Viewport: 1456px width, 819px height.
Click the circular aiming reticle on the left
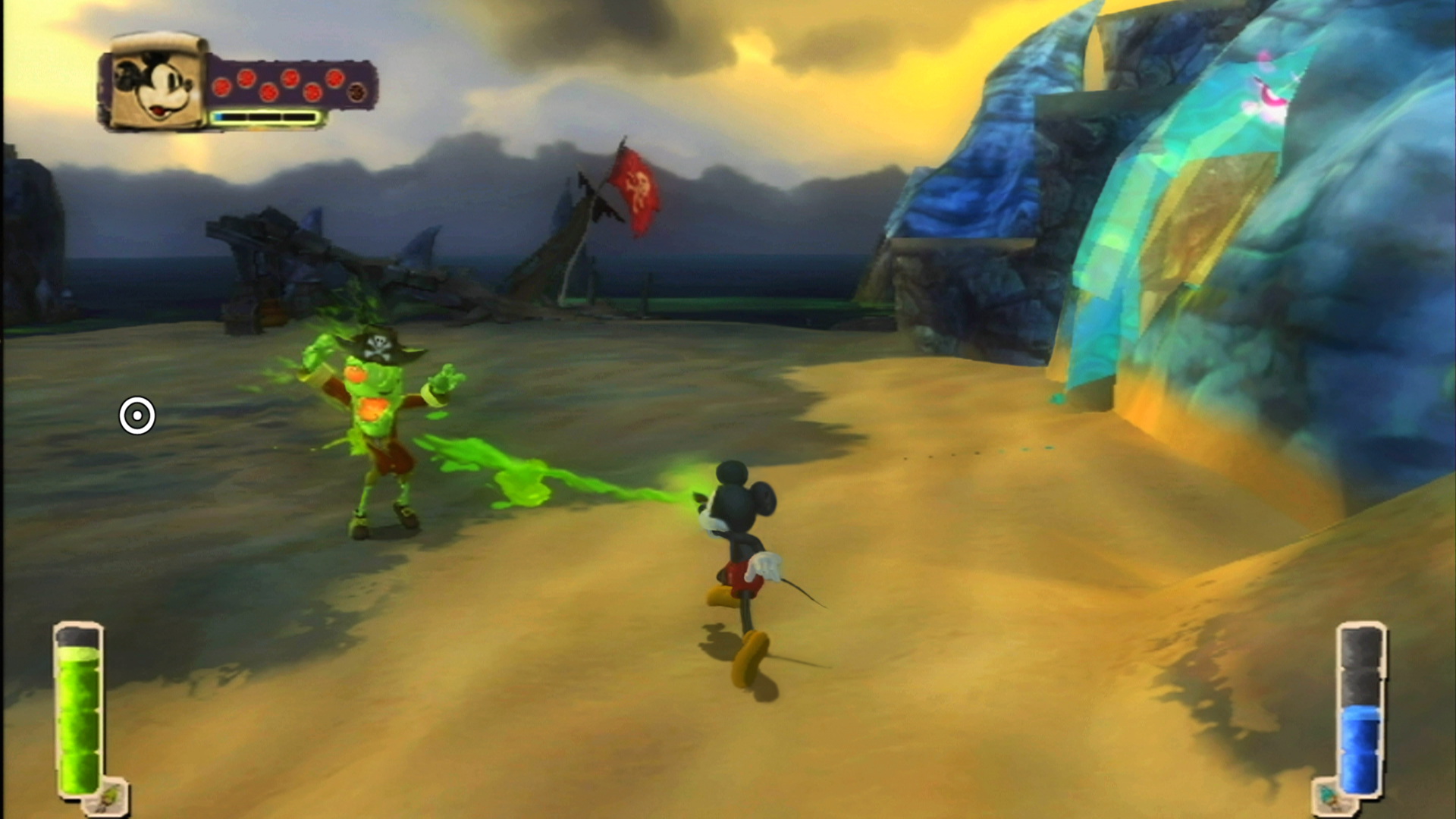[x=136, y=416]
